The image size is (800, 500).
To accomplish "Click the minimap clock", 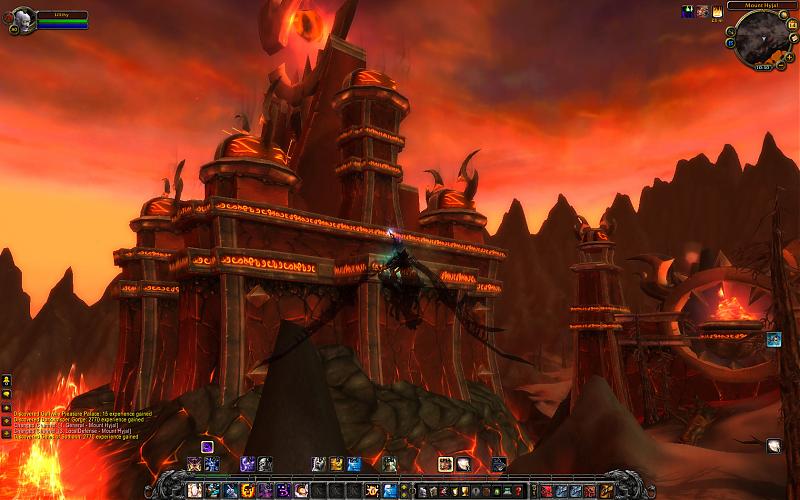I will pyautogui.click(x=761, y=68).
